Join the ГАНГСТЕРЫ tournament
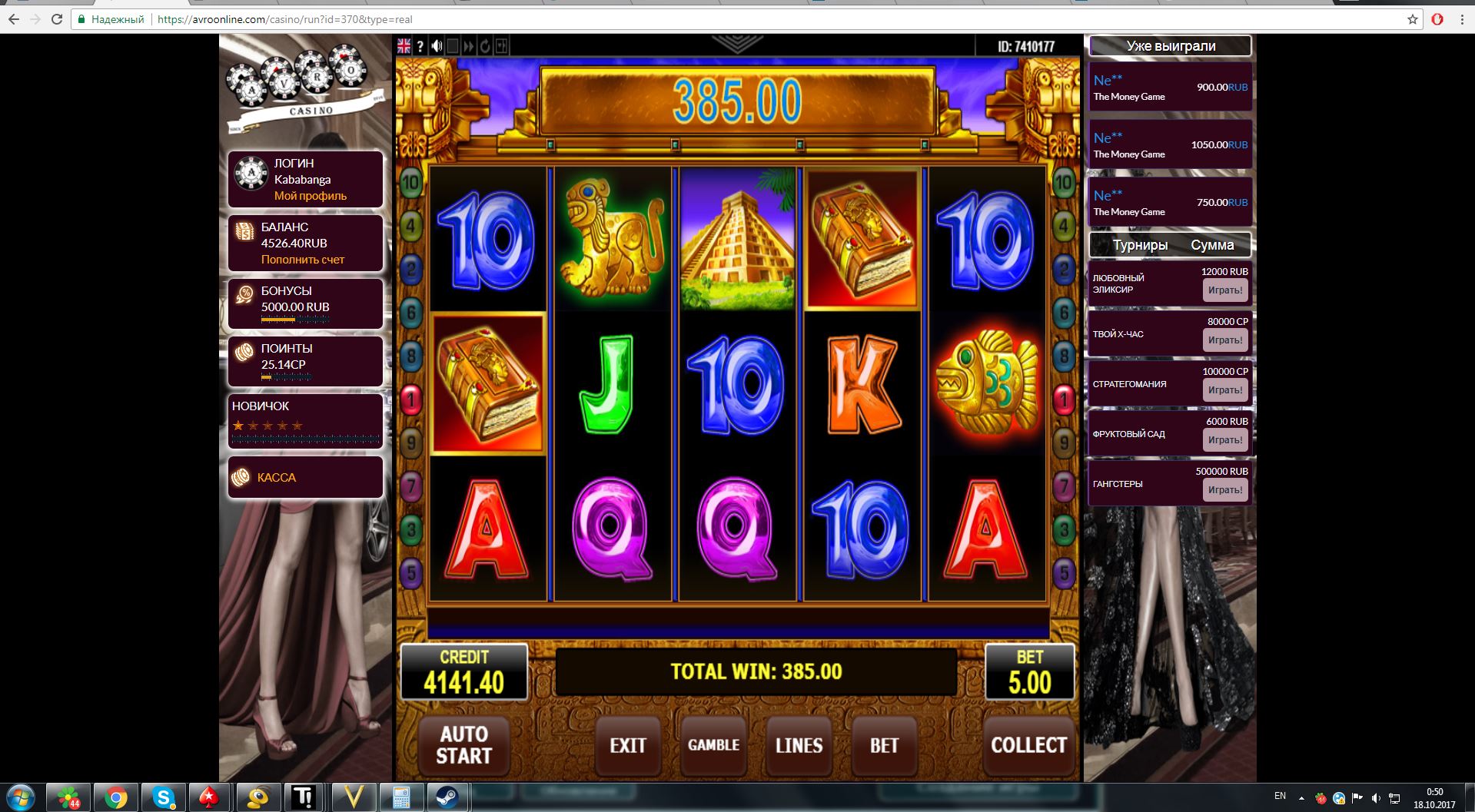1475x812 pixels. [x=1224, y=490]
